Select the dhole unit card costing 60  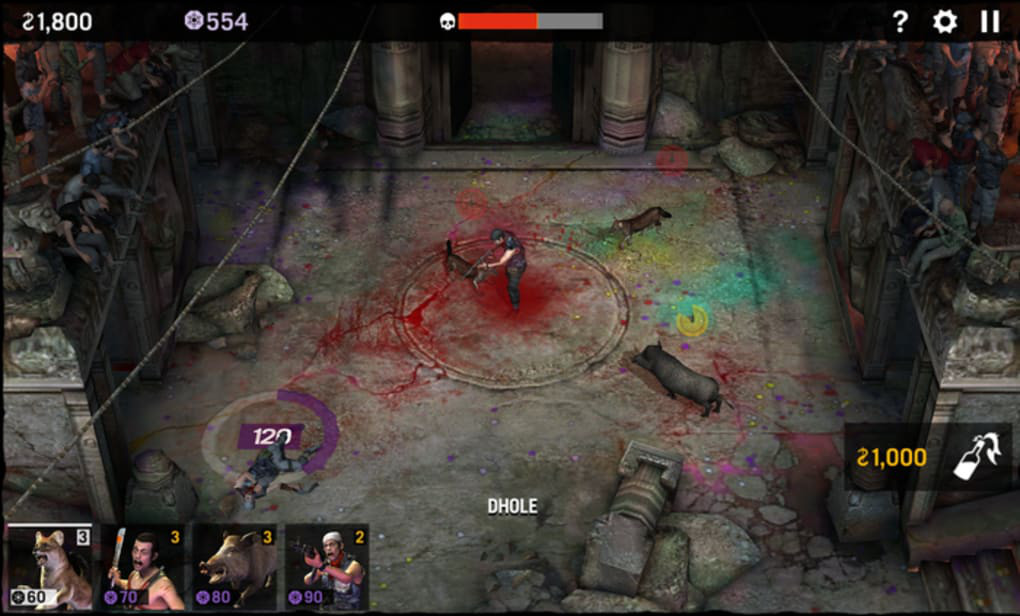click(50, 567)
